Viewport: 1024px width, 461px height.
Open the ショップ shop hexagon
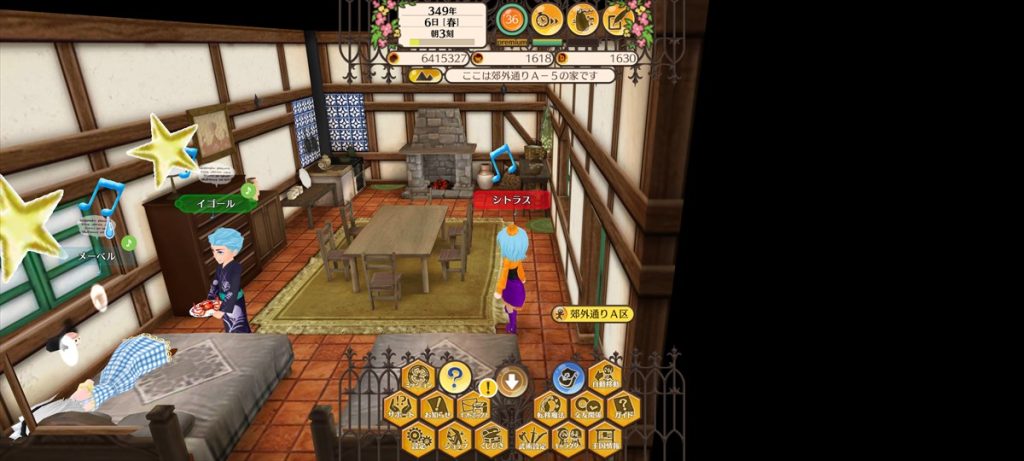click(x=454, y=438)
